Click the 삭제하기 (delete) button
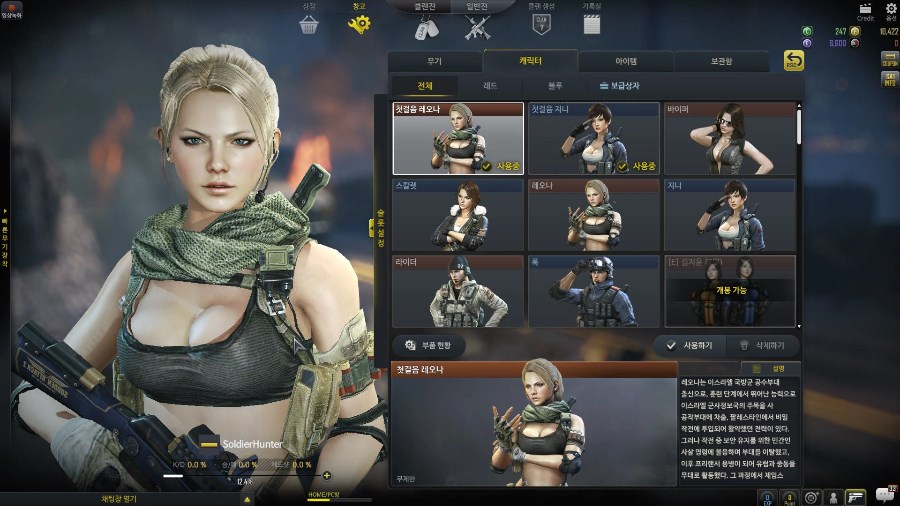The image size is (900, 506). (x=767, y=345)
